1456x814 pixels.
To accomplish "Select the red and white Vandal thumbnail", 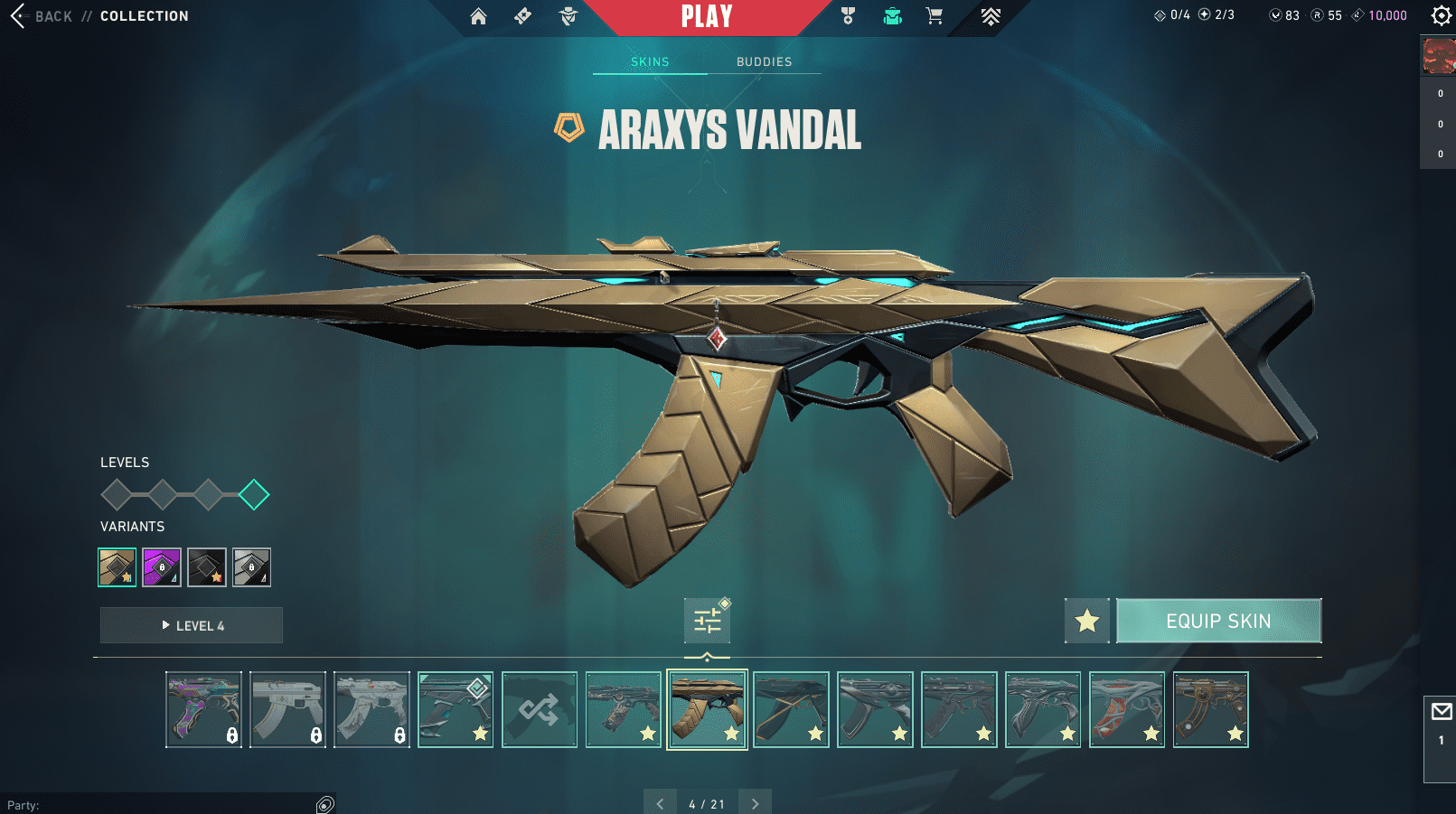I will click(1127, 709).
